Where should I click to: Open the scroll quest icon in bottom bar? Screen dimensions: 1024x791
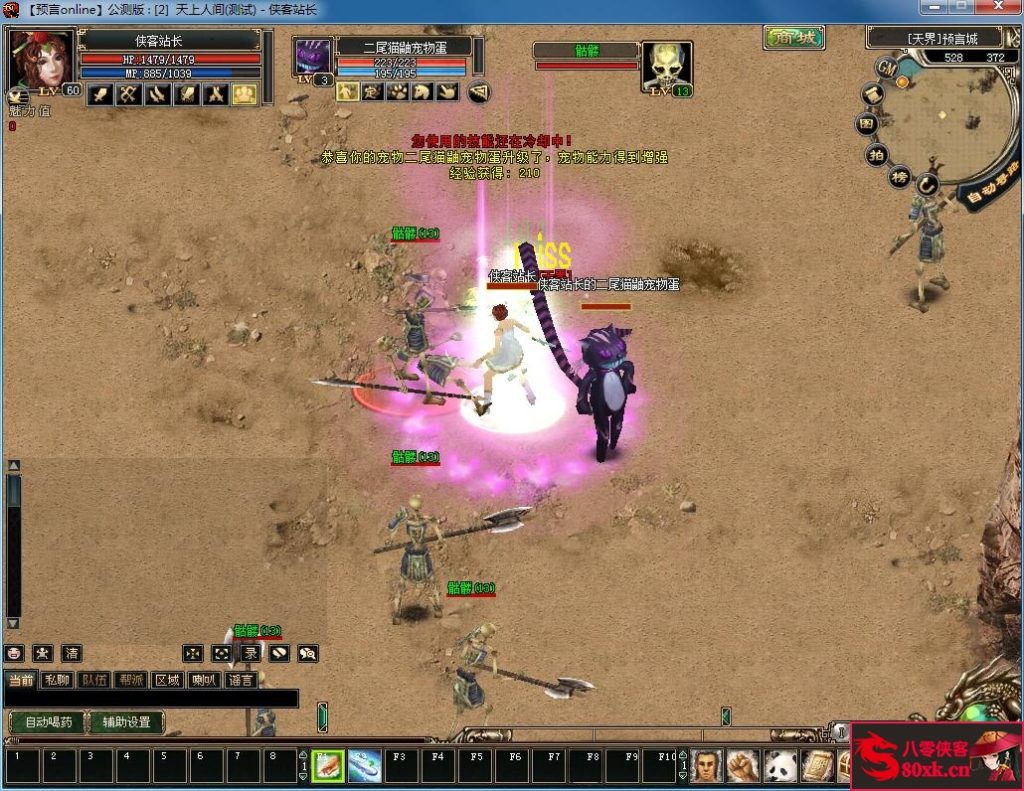point(816,767)
